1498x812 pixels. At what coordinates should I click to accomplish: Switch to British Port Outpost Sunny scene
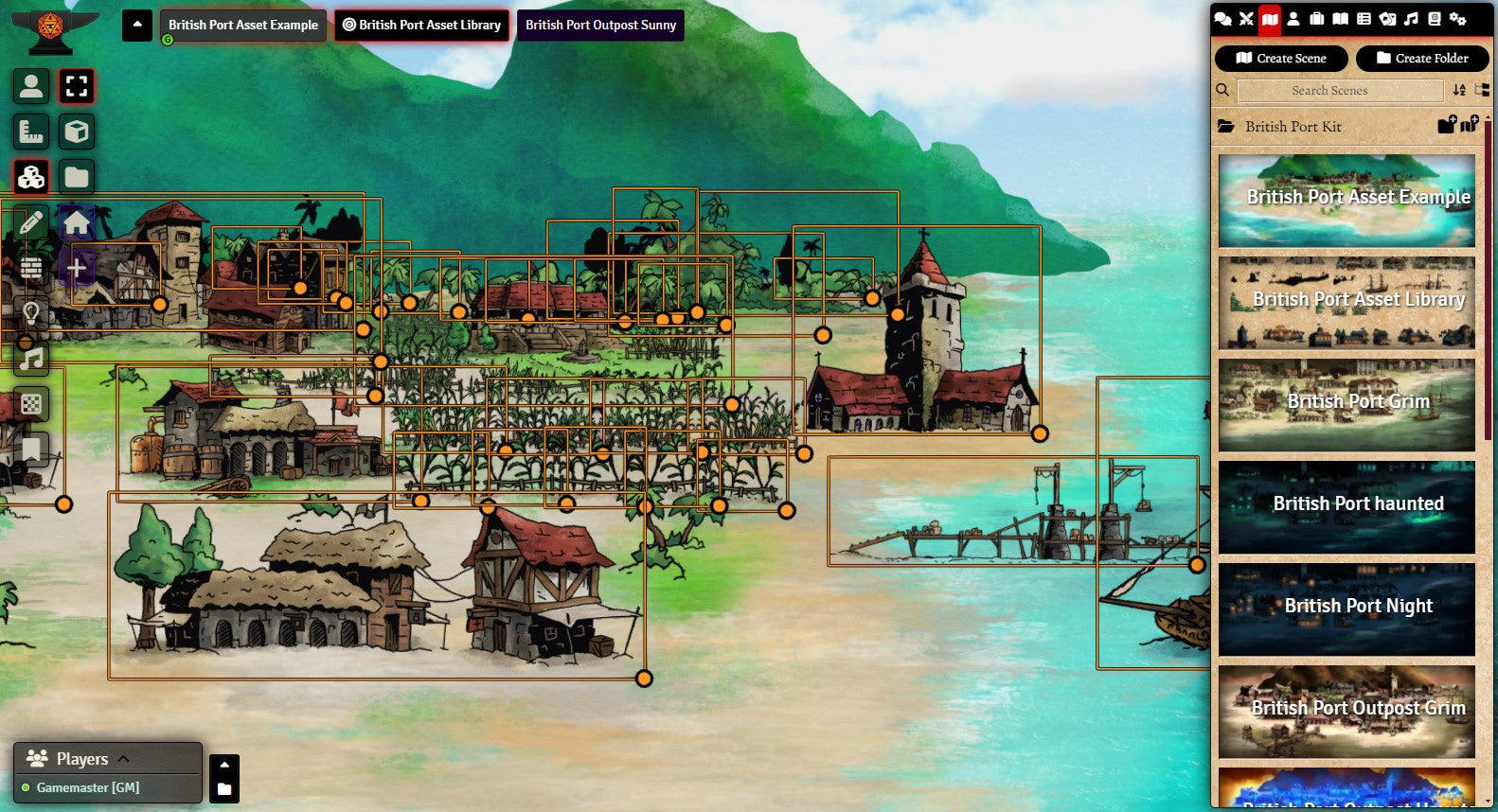pos(600,26)
